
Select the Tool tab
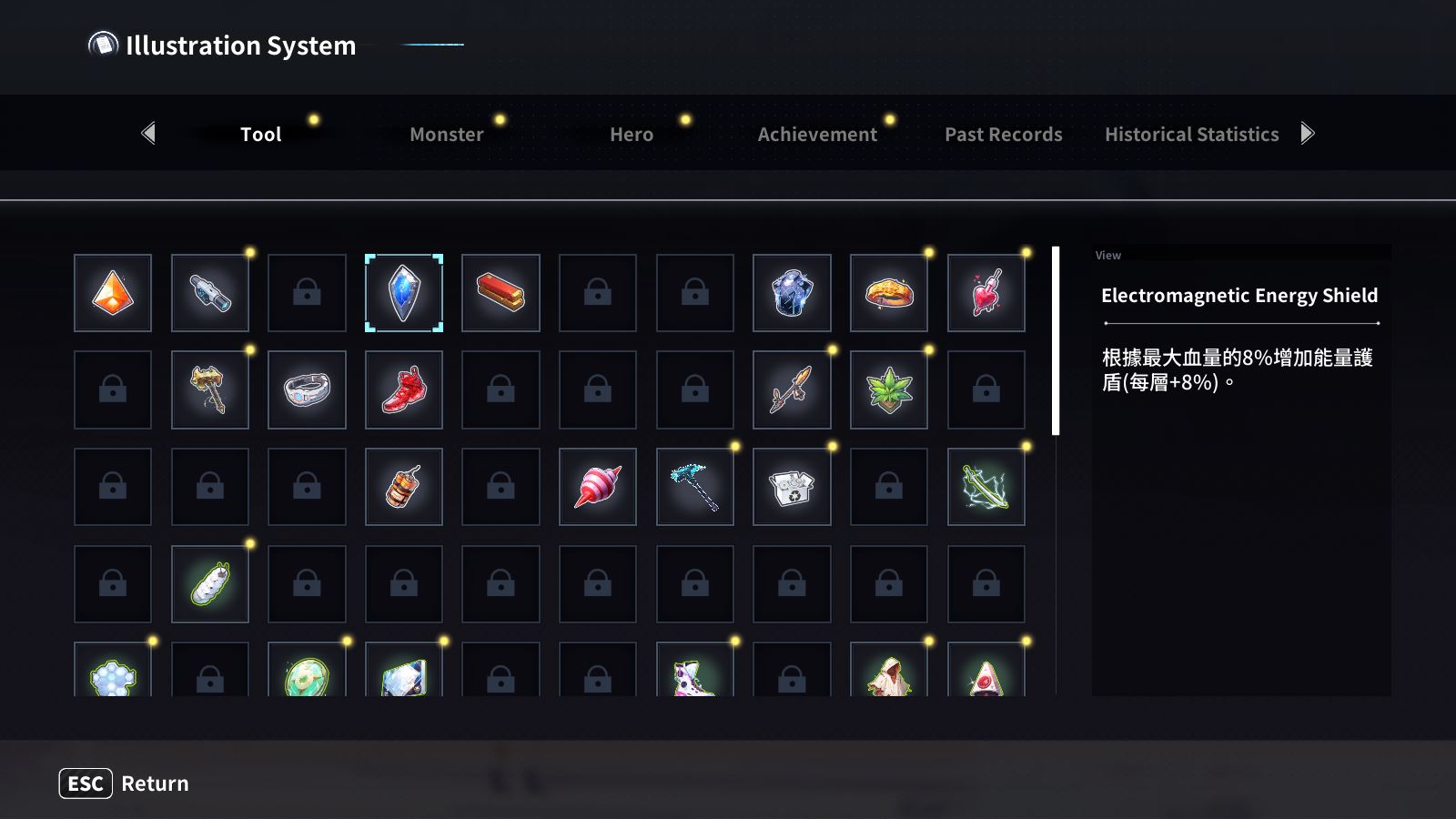[x=260, y=134]
